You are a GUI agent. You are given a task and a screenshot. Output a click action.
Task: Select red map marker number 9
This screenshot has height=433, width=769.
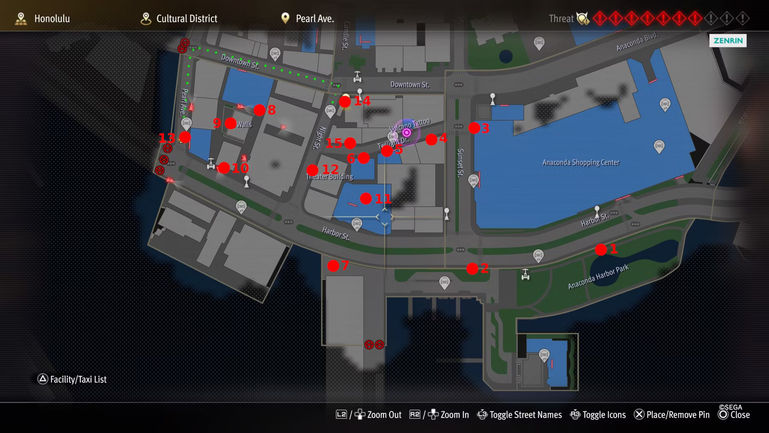[231, 123]
